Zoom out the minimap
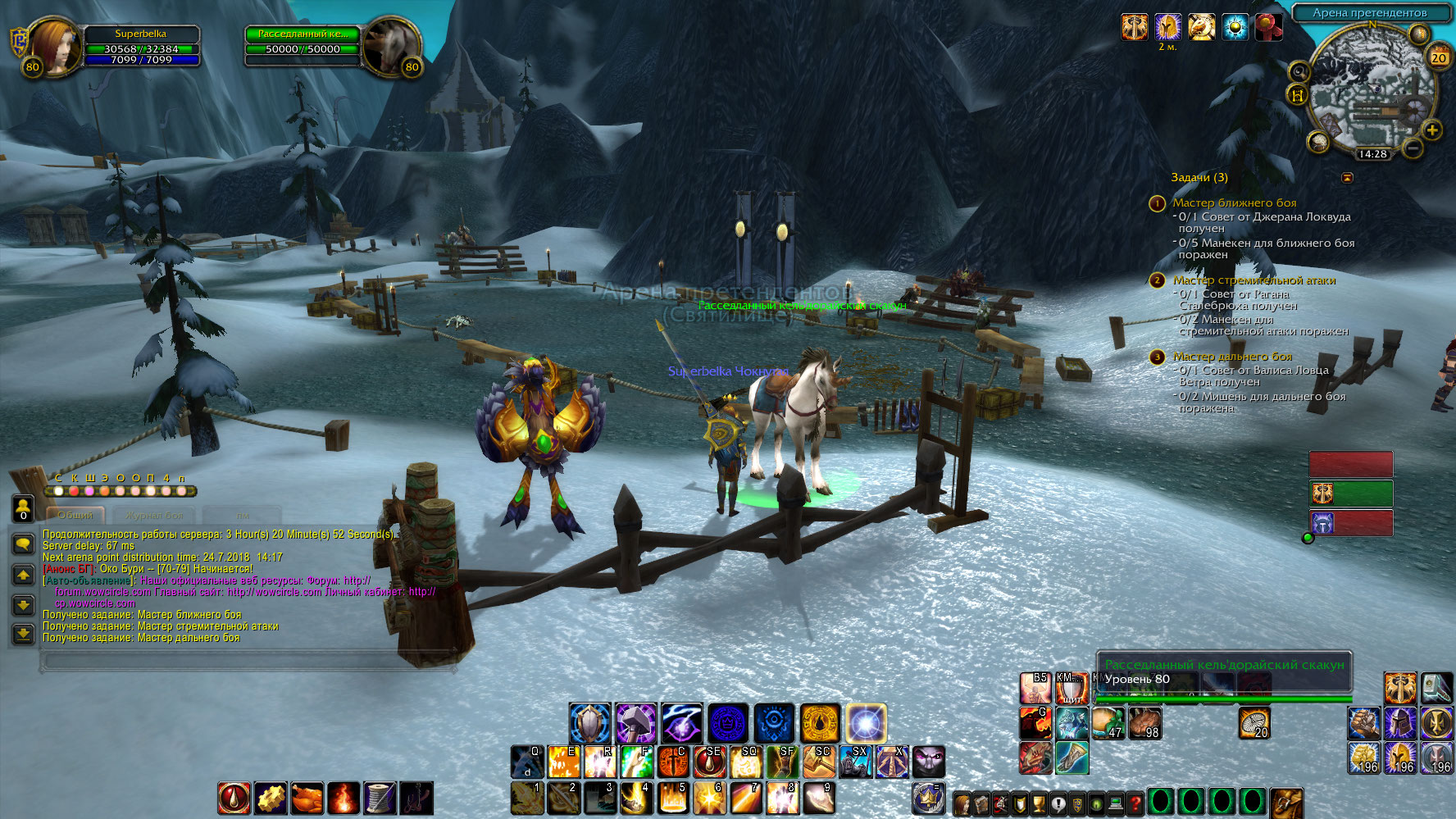1456x819 pixels. pos(1412,148)
